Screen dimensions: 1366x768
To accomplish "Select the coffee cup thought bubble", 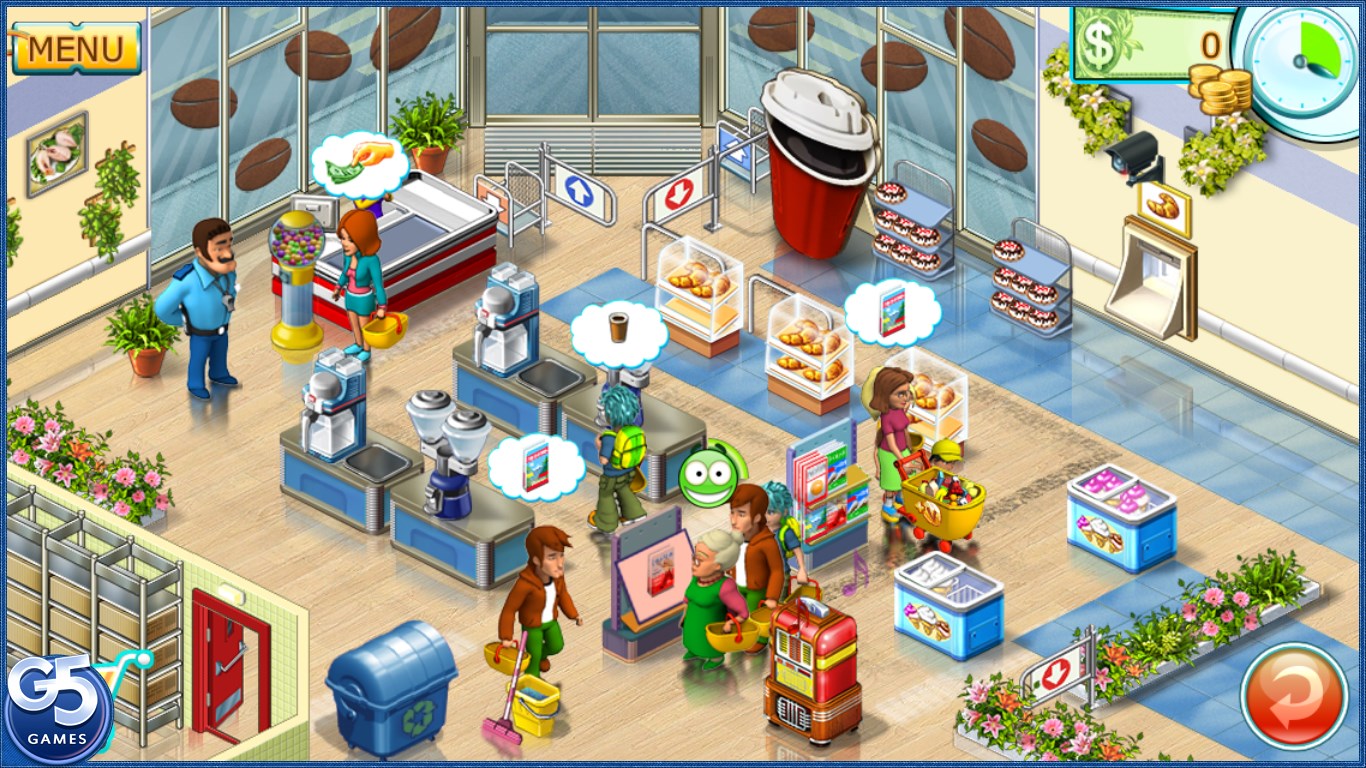I will click(x=618, y=331).
